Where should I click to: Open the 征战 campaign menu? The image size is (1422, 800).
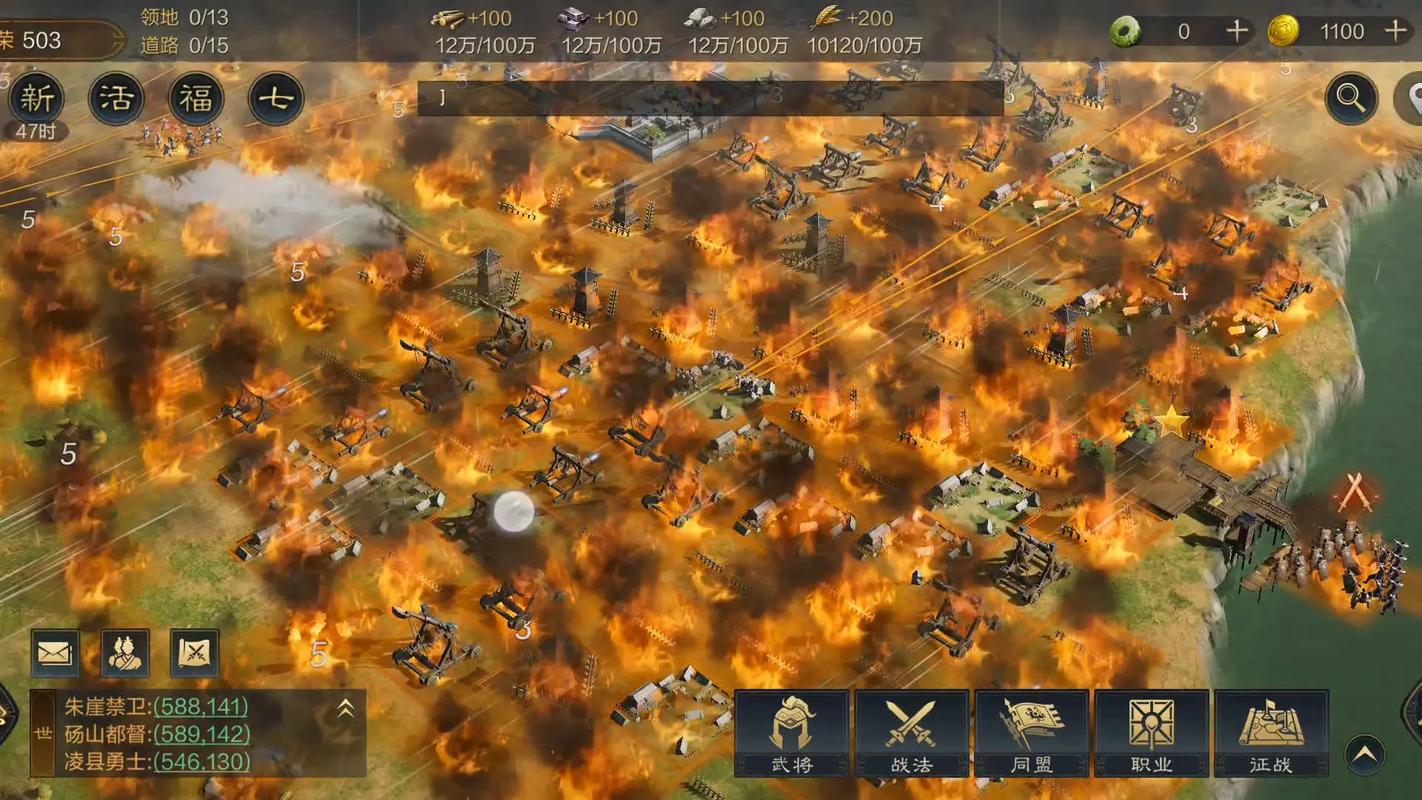[x=1271, y=733]
